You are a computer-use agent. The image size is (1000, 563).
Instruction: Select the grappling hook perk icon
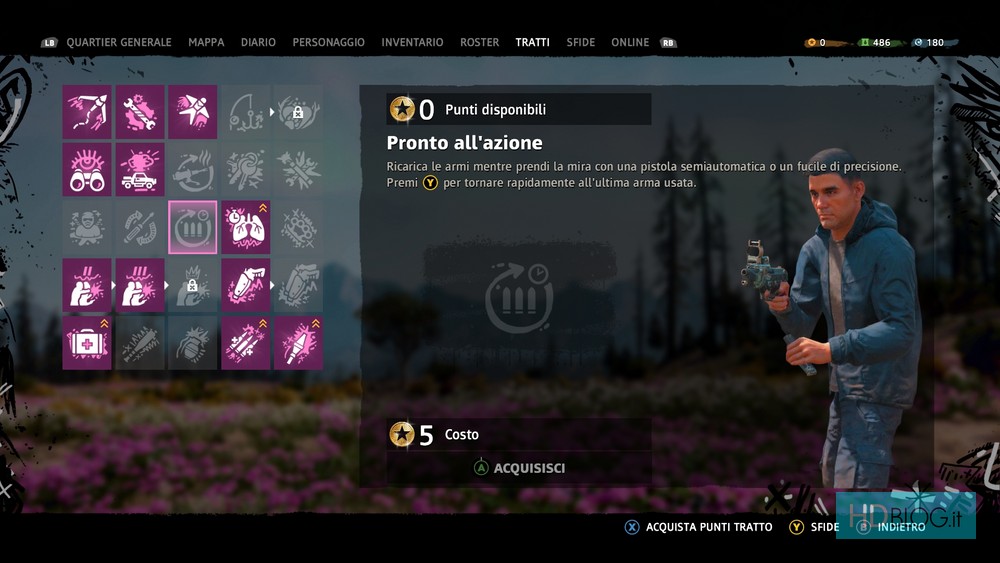click(87, 111)
